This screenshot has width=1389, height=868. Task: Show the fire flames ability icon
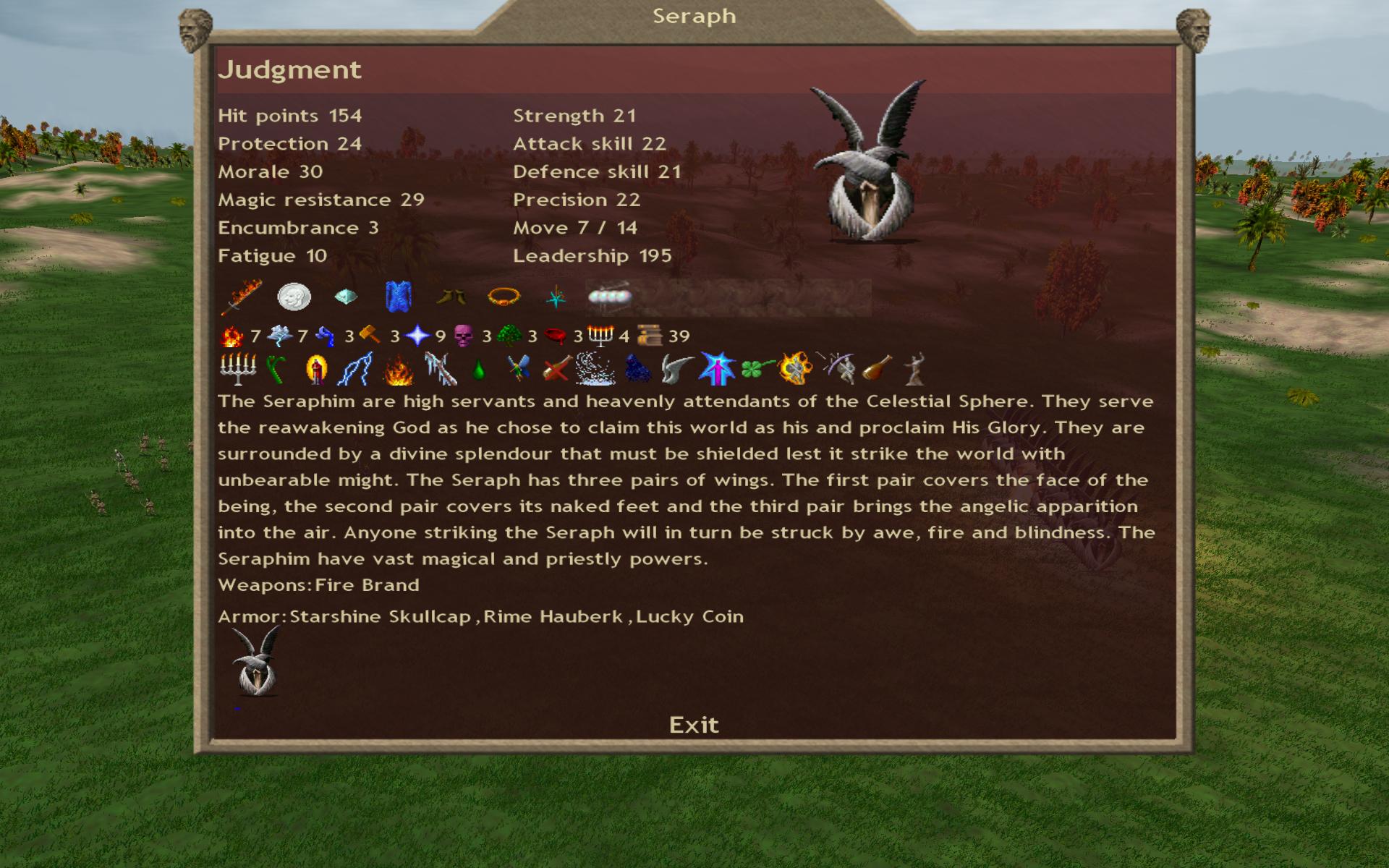[x=397, y=370]
